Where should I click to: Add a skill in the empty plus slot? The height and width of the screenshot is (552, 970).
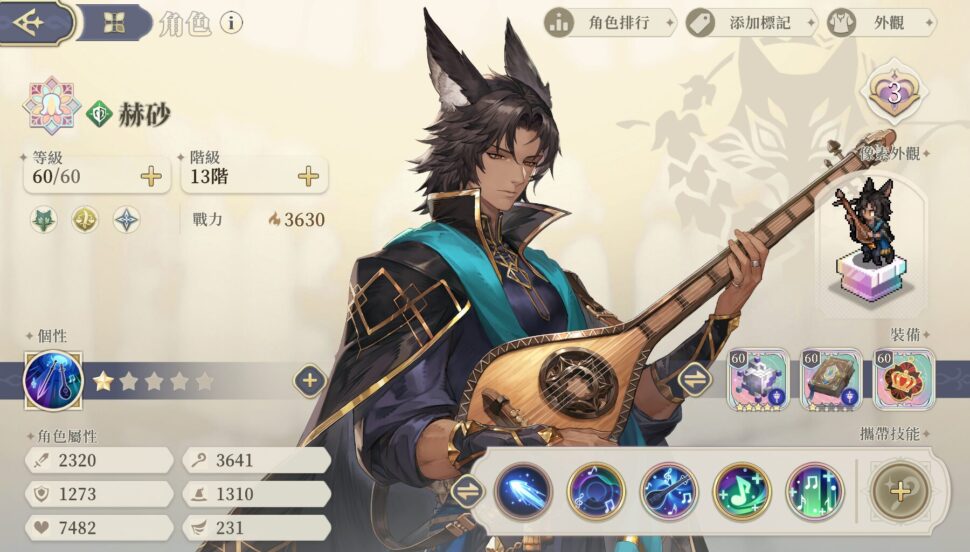[900, 491]
